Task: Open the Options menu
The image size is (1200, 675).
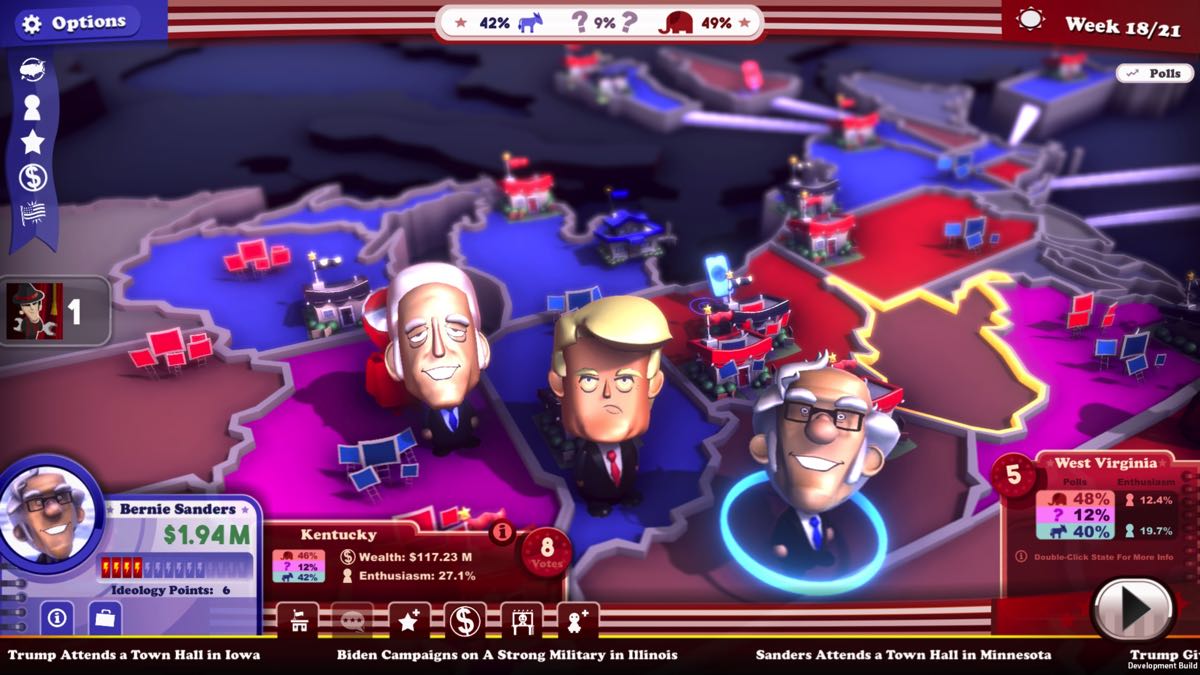Action: (x=75, y=23)
